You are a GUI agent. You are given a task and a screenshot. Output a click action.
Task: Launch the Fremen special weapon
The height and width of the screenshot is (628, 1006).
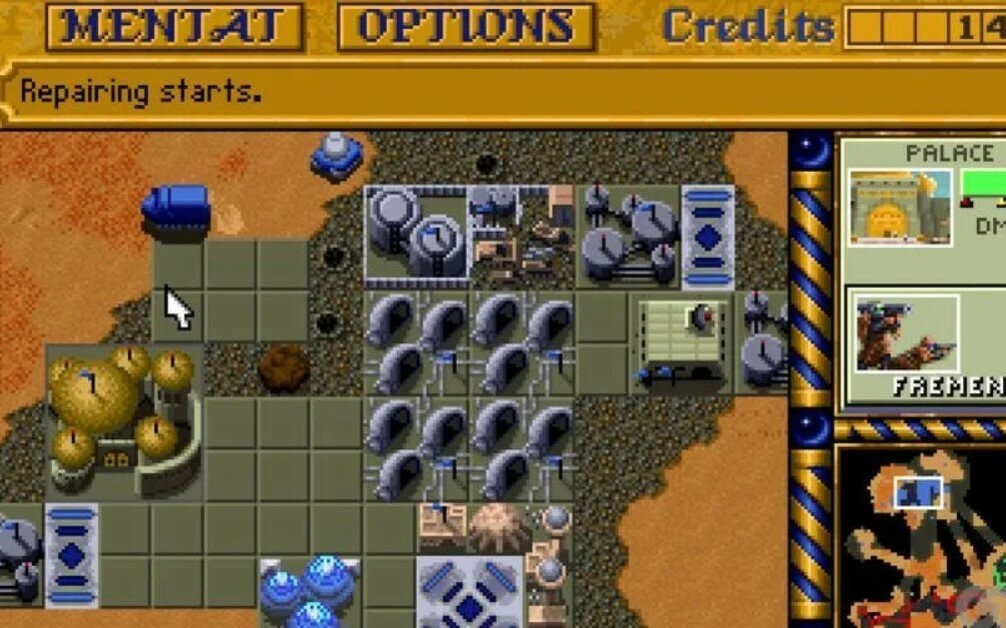coord(907,335)
